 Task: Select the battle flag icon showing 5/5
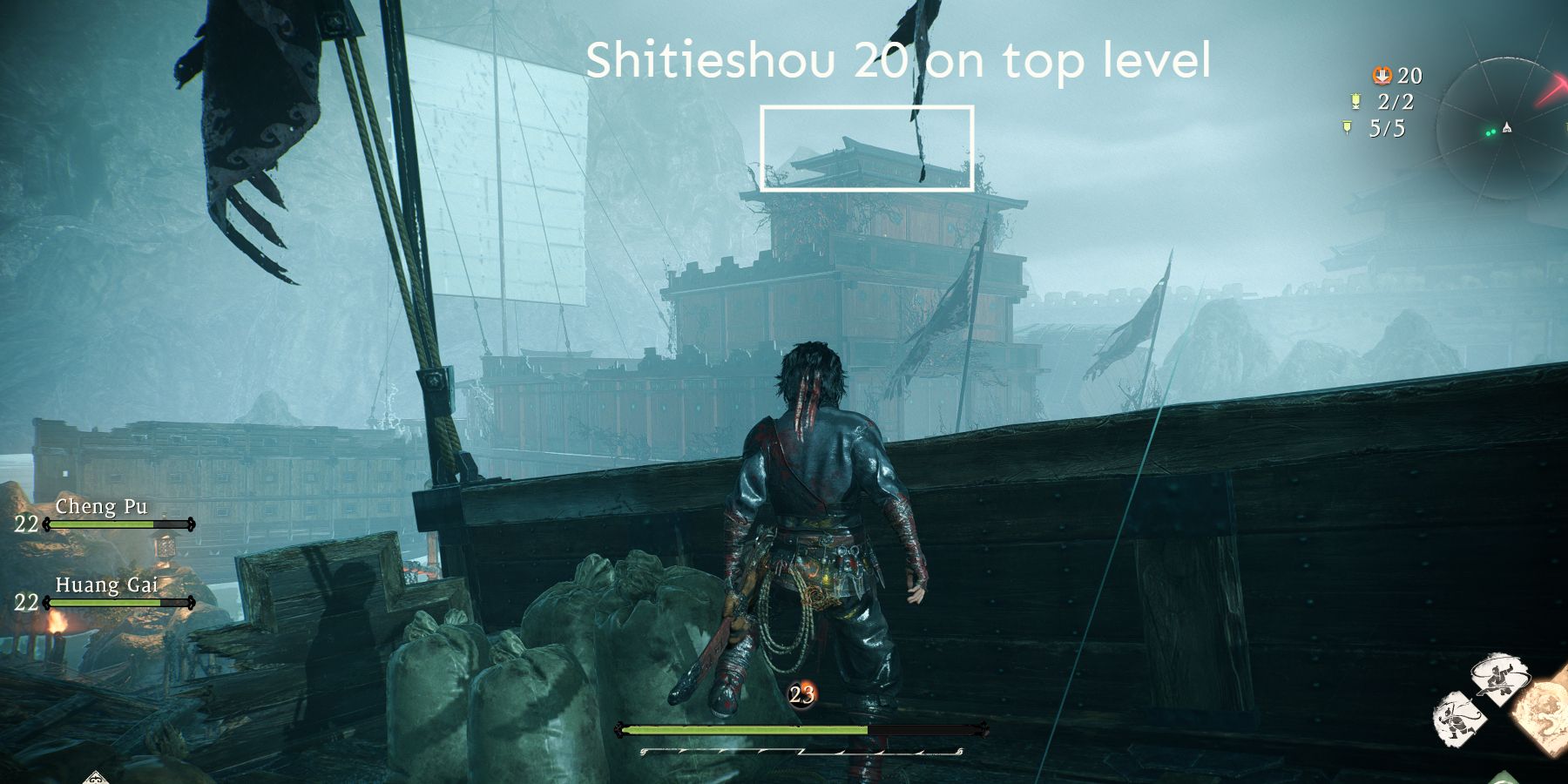[x=1347, y=127]
